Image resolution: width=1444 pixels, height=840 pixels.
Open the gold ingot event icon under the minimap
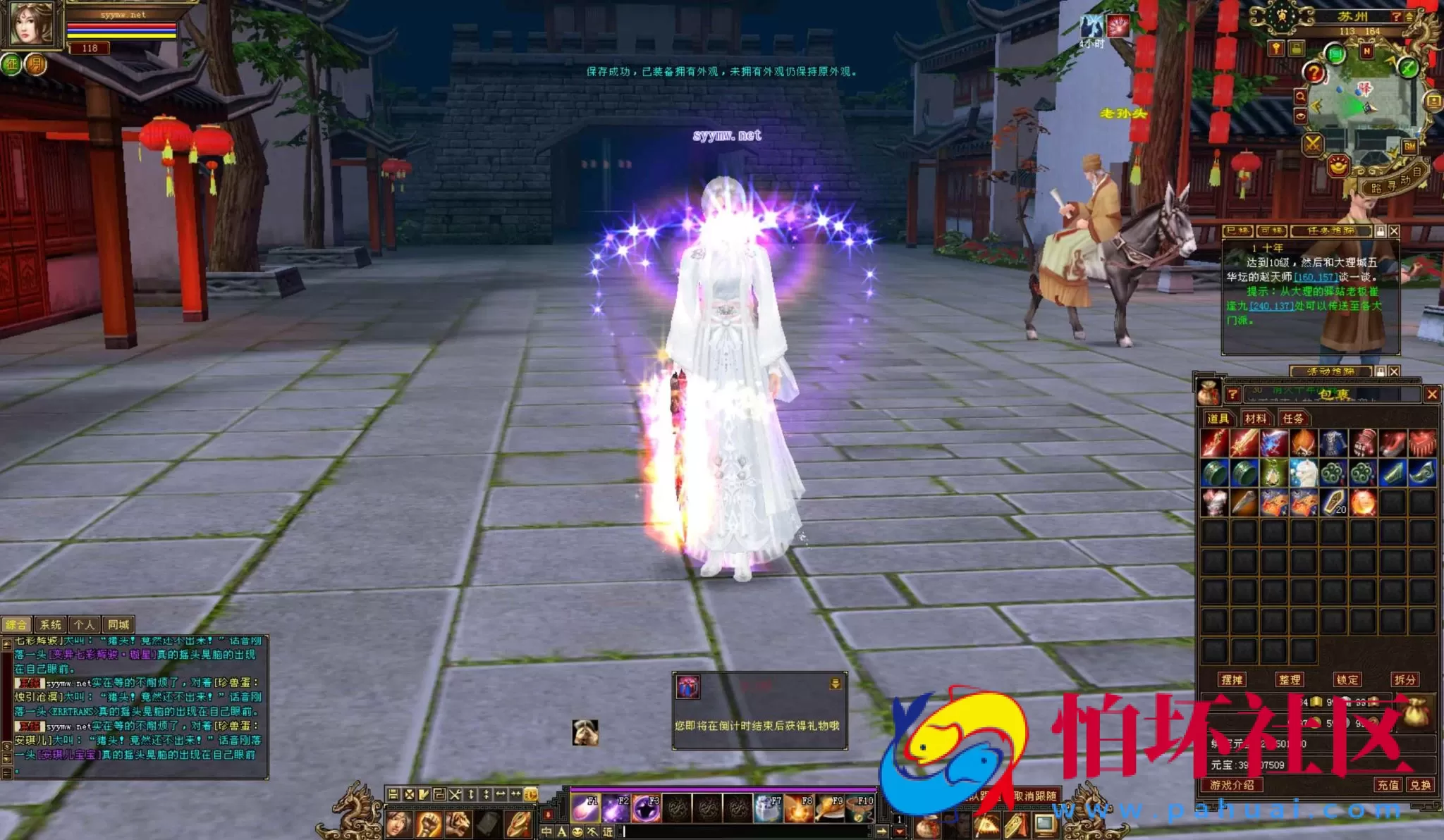click(1338, 166)
